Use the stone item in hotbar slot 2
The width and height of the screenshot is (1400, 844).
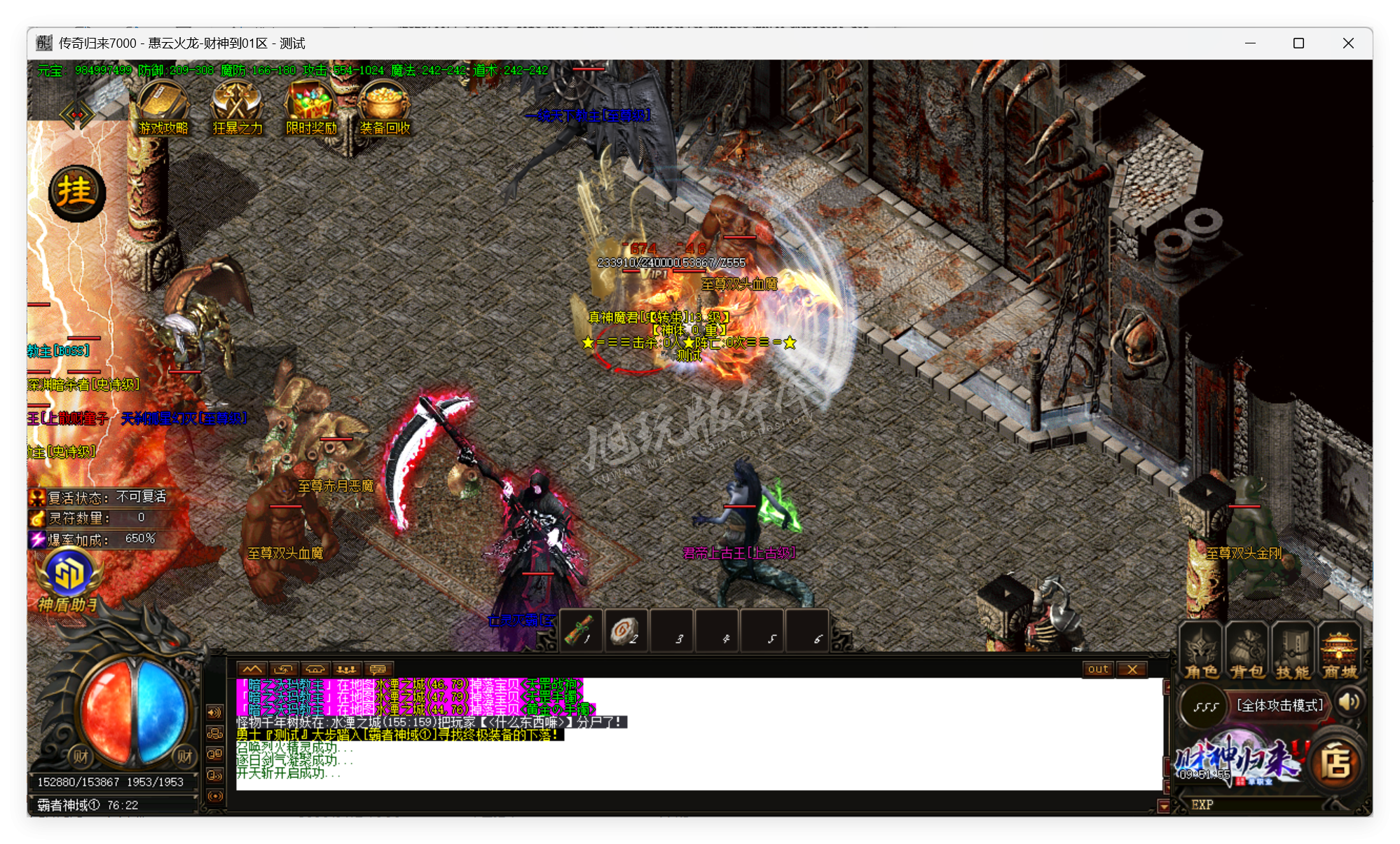coord(625,631)
